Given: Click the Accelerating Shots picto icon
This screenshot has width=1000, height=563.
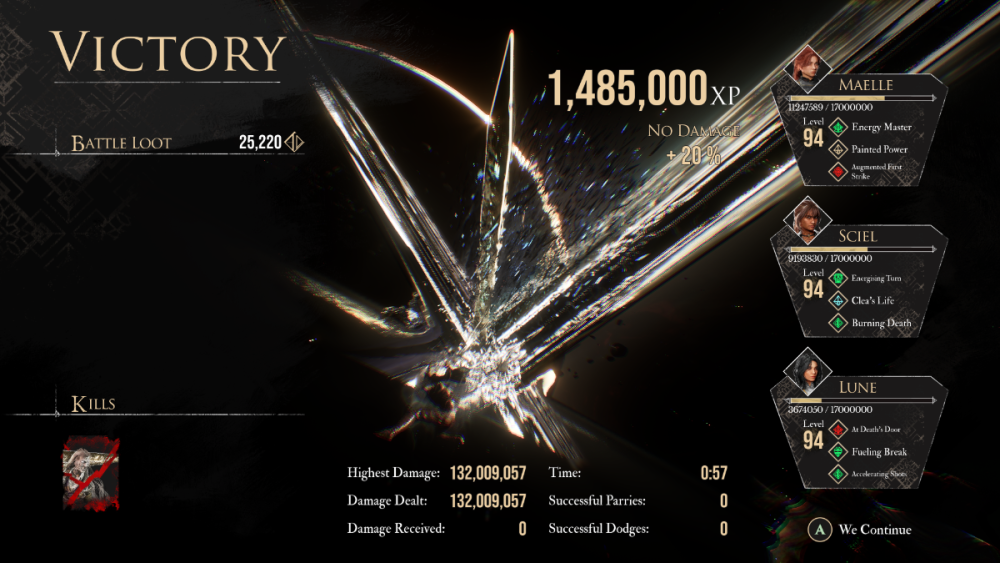Looking at the screenshot, I should click(838, 474).
